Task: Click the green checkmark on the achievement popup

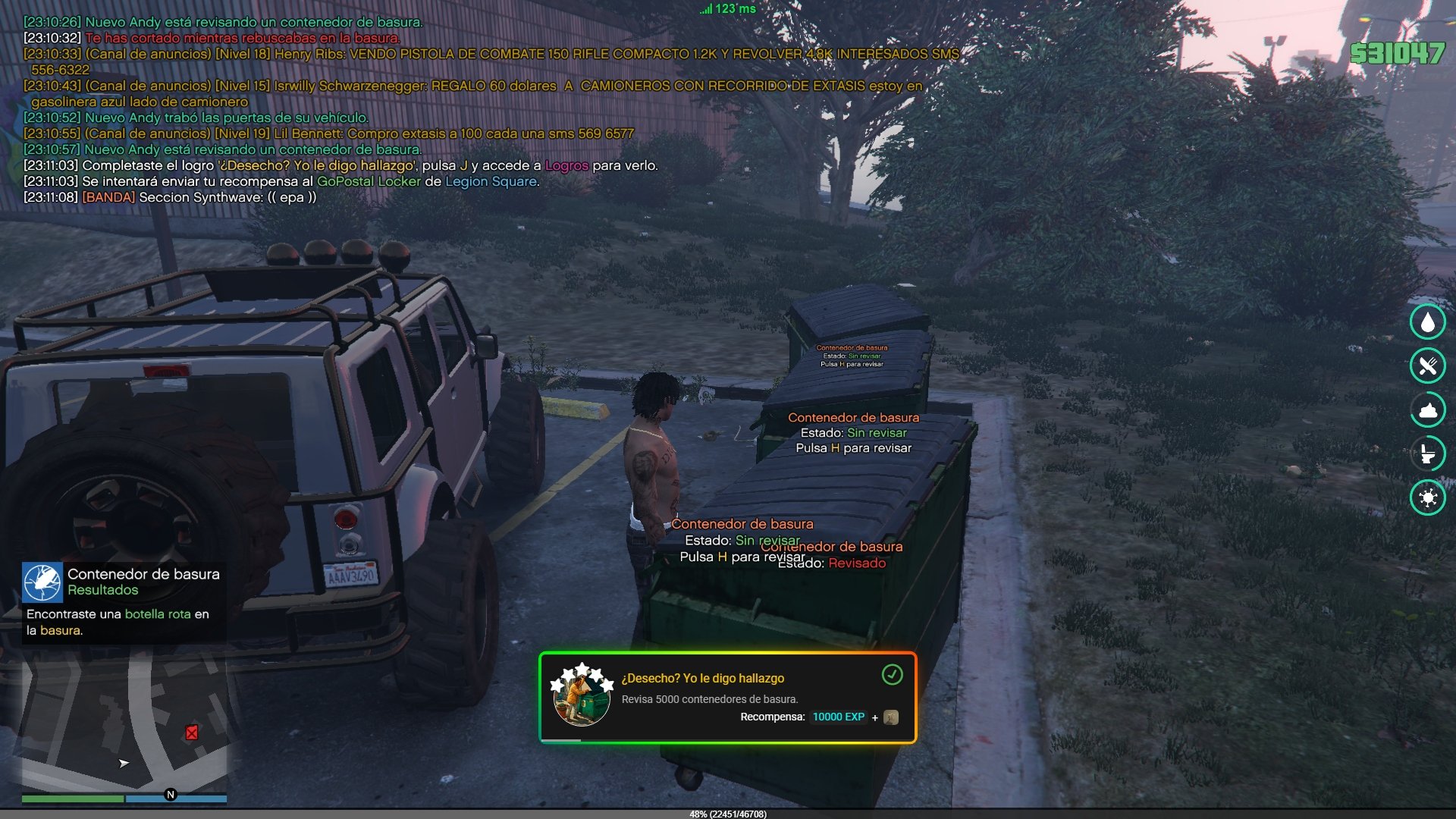Action: pyautogui.click(x=892, y=674)
